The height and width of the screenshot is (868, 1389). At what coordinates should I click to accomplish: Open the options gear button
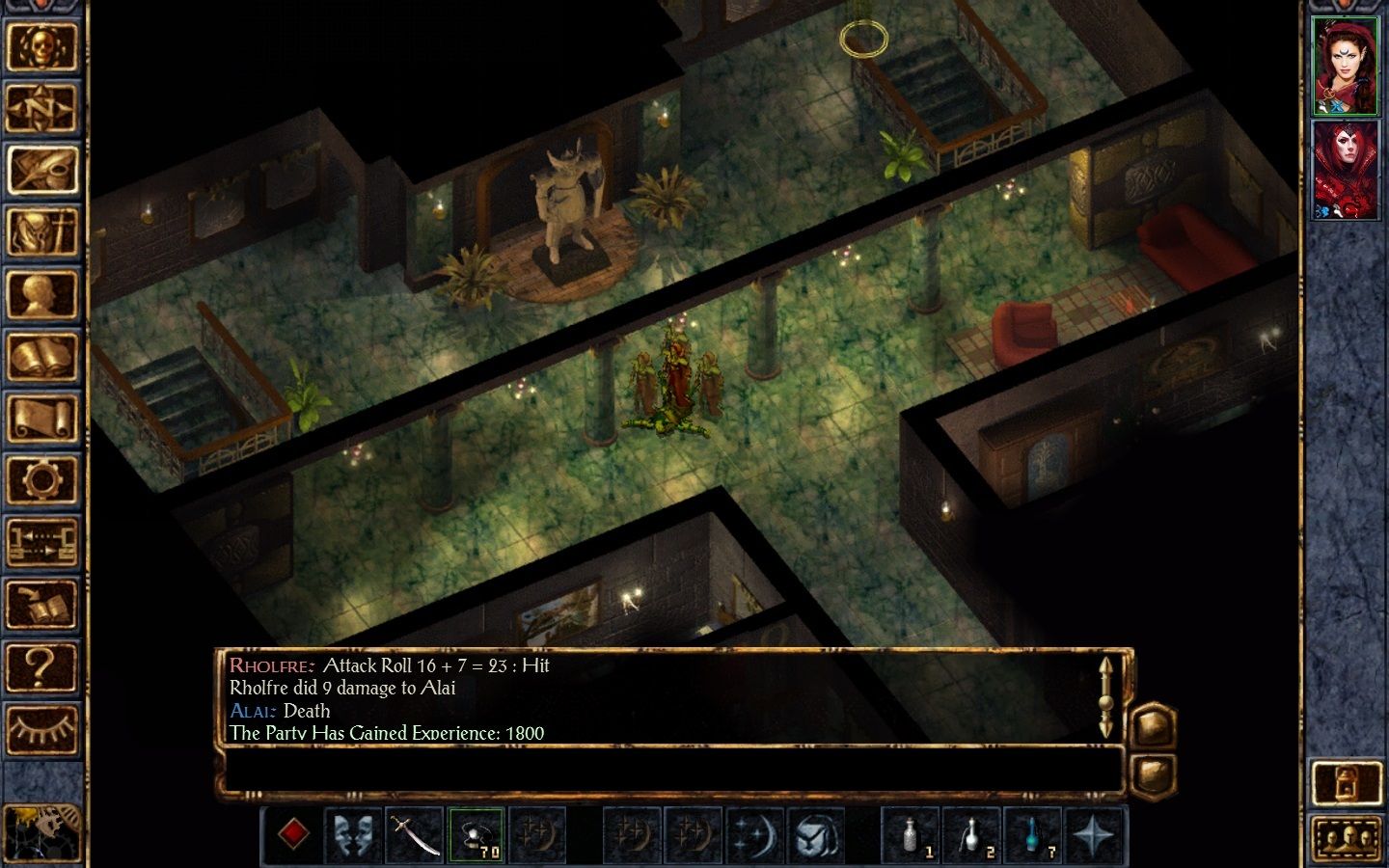pyautogui.click(x=41, y=480)
